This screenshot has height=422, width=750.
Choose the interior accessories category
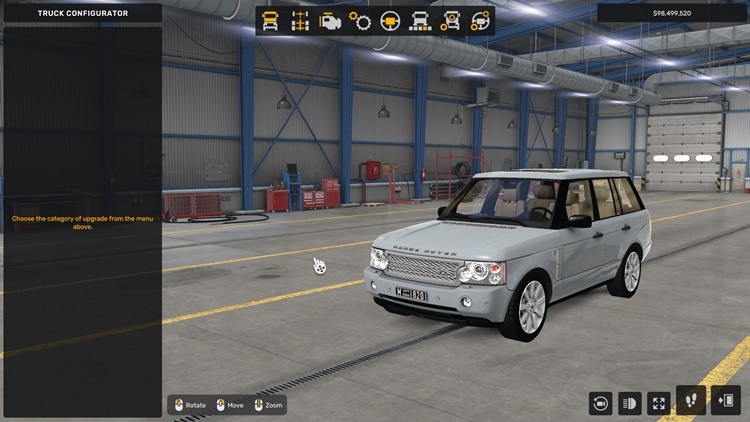(x=481, y=20)
